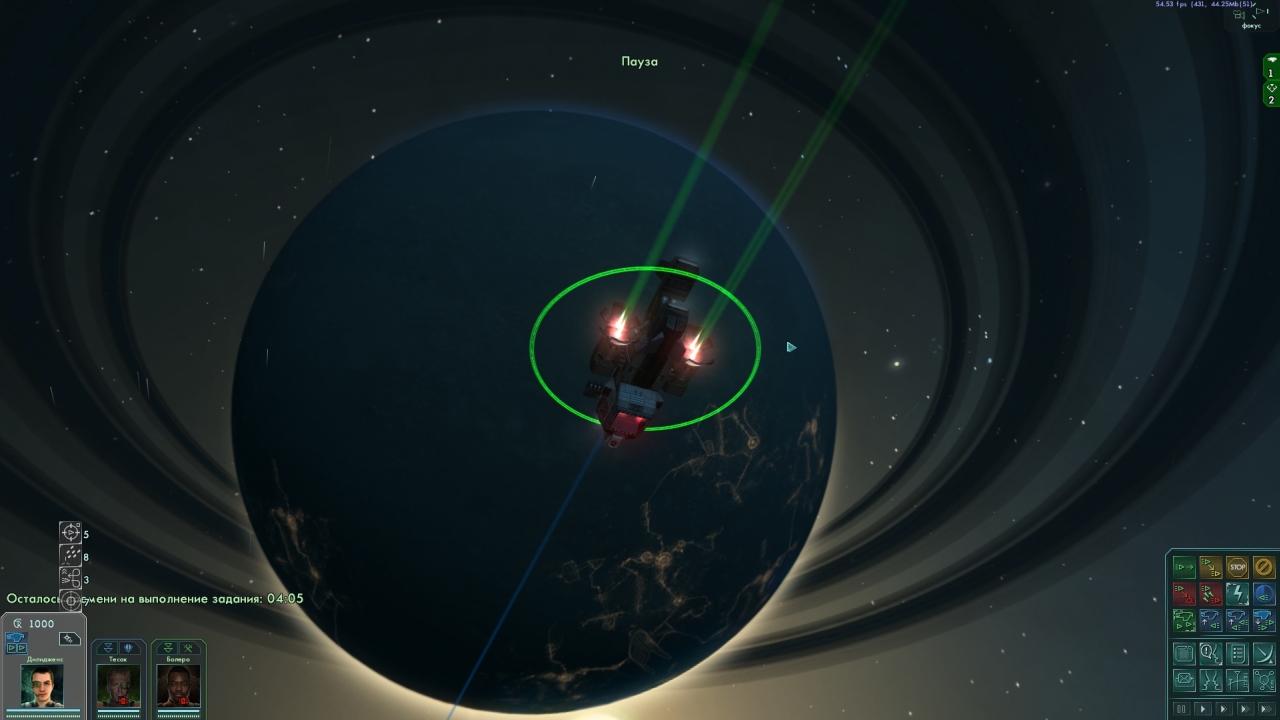The width and height of the screenshot is (1280, 720).
Task: Open the satellite dish communications button
Action: (1264, 654)
